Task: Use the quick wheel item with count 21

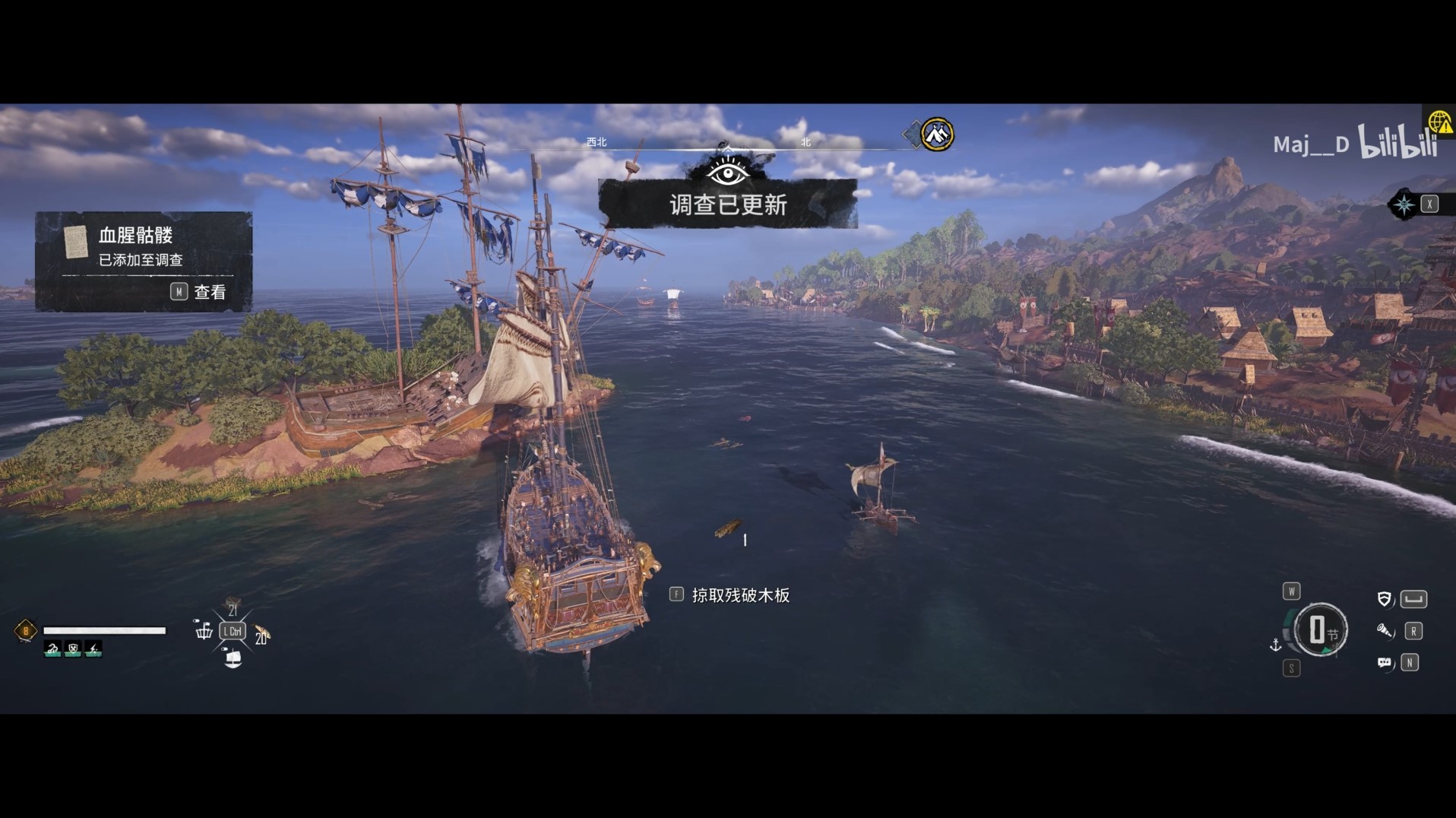Action: click(x=233, y=606)
